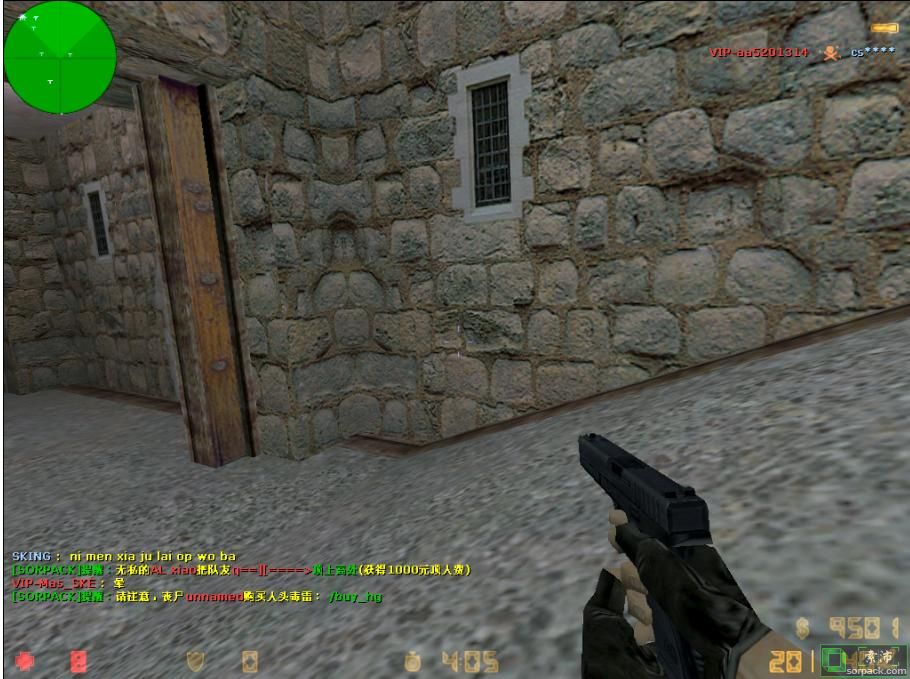Select the red health cross icon
Screen dimensions: 910x679
[x=24, y=661]
